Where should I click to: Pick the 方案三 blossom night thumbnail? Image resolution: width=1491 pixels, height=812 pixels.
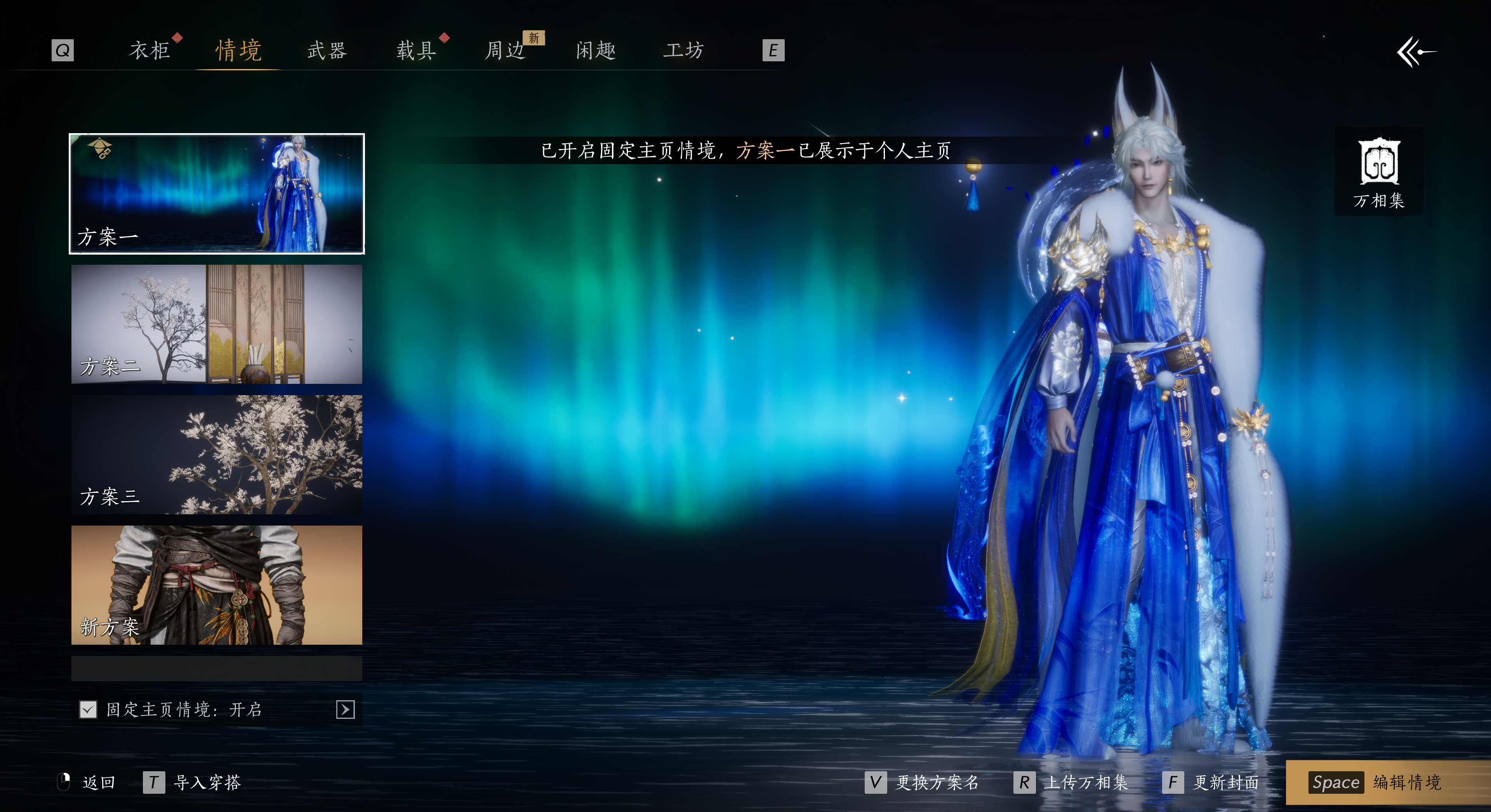(217, 455)
